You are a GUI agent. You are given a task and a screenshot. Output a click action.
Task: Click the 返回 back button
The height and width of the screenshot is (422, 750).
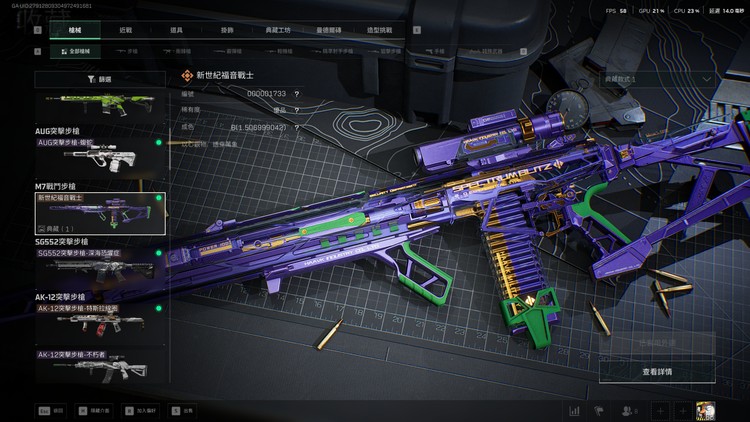click(52, 410)
